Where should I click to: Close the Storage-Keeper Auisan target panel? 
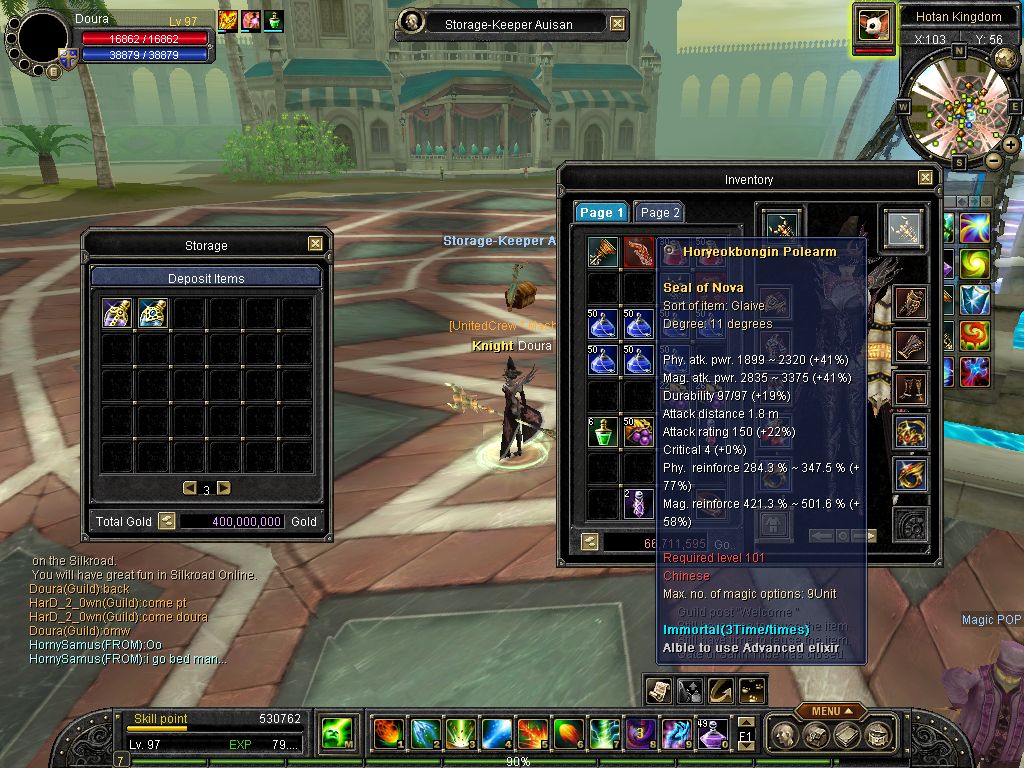click(x=617, y=23)
